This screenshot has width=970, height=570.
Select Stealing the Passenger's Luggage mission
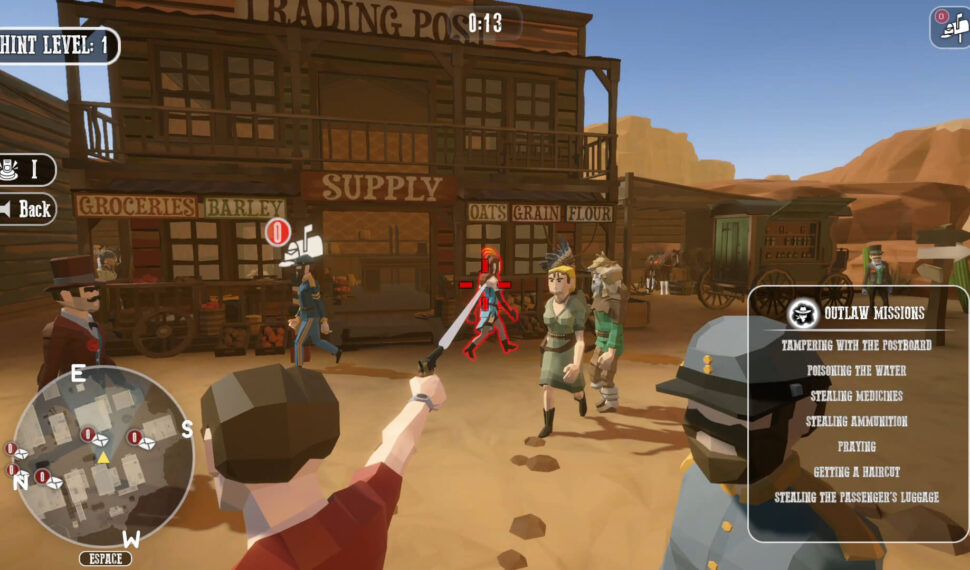856,497
